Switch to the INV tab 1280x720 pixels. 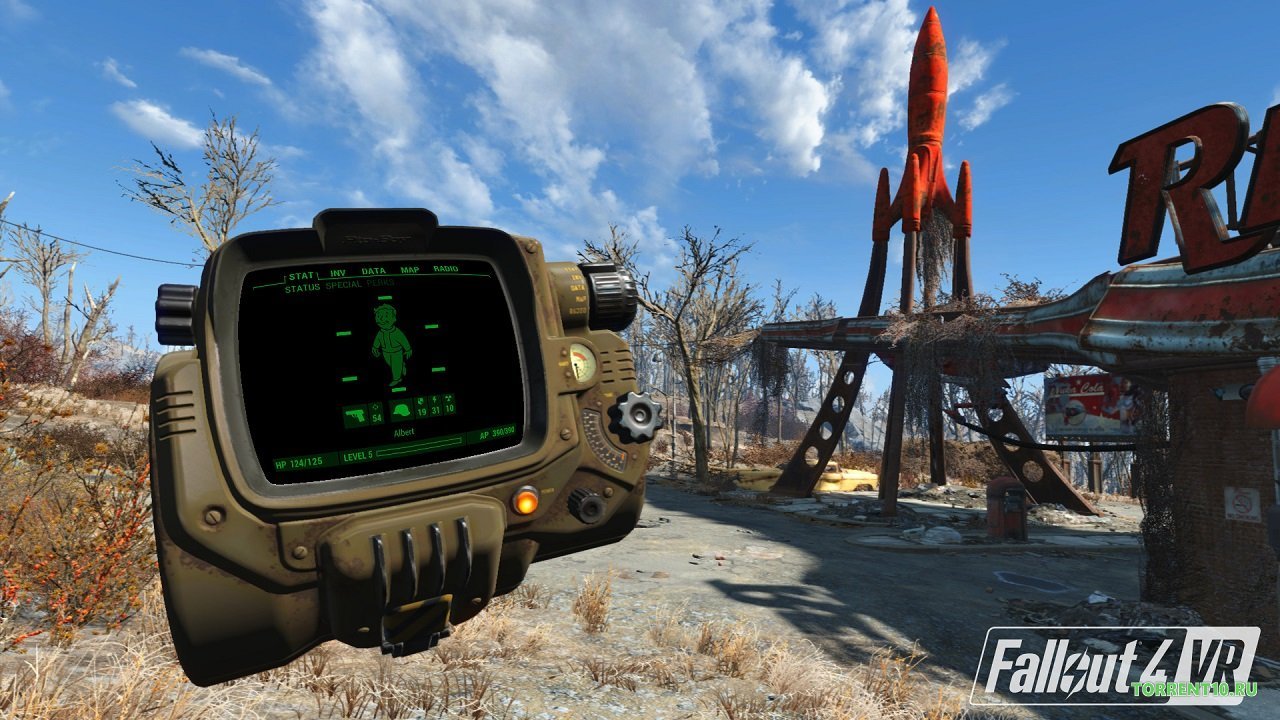point(336,271)
